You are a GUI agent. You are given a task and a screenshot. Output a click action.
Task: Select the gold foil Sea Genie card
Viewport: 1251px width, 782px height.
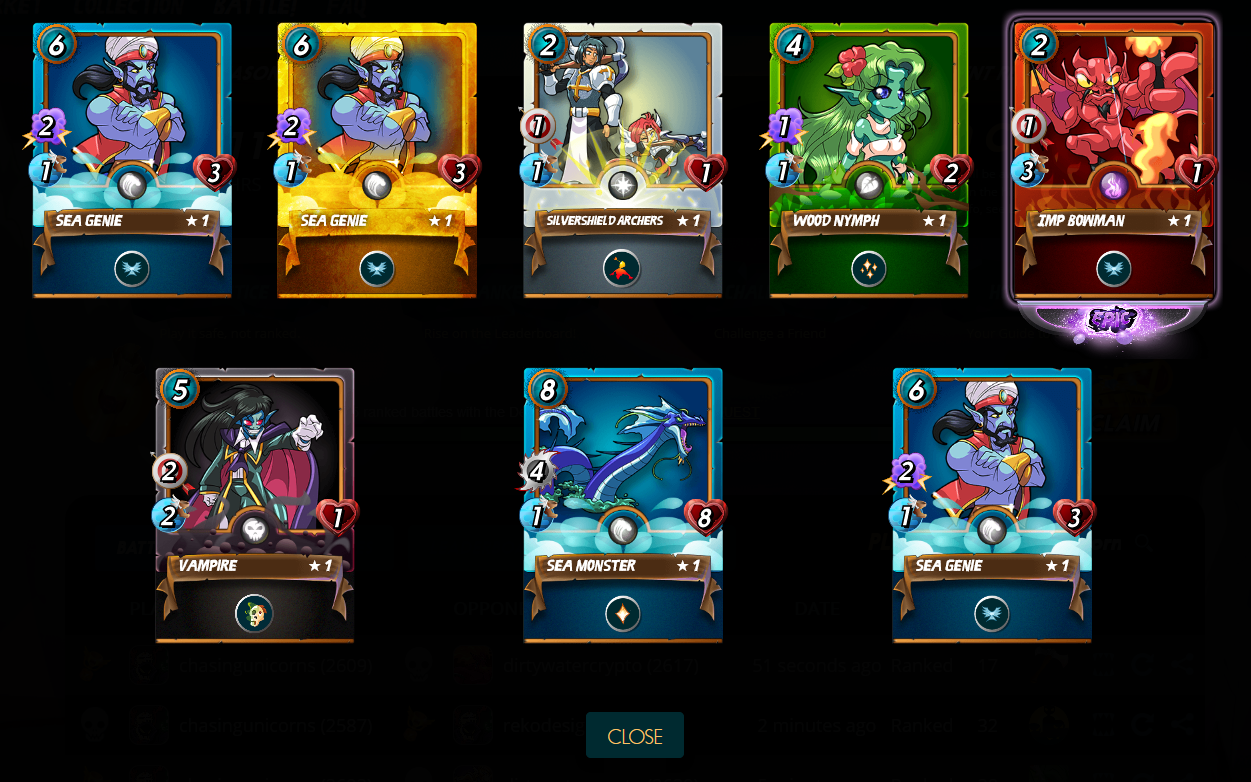click(x=377, y=160)
